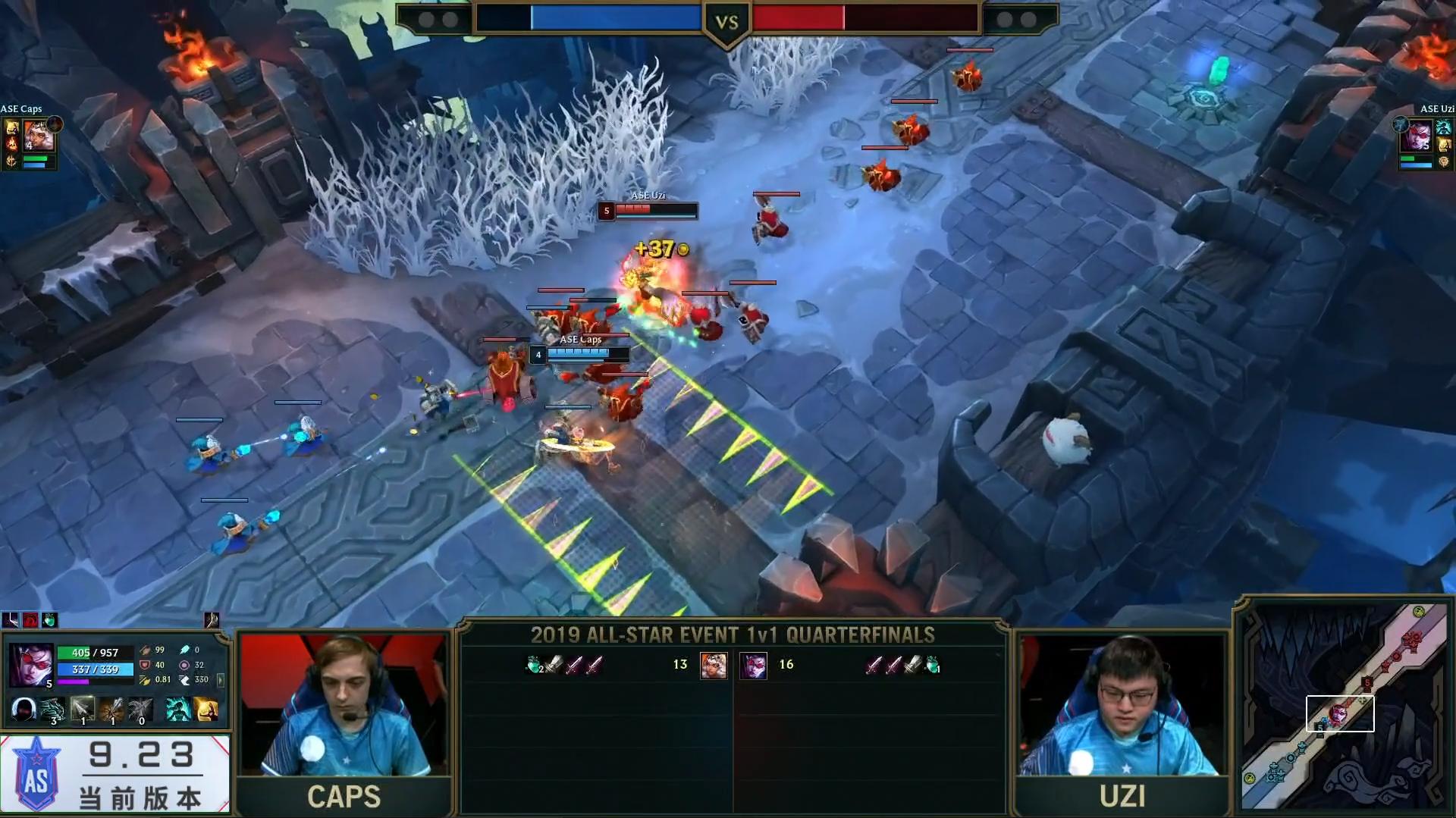
Task: Click the Night Hunter passive icon
Action: click(x=24, y=710)
